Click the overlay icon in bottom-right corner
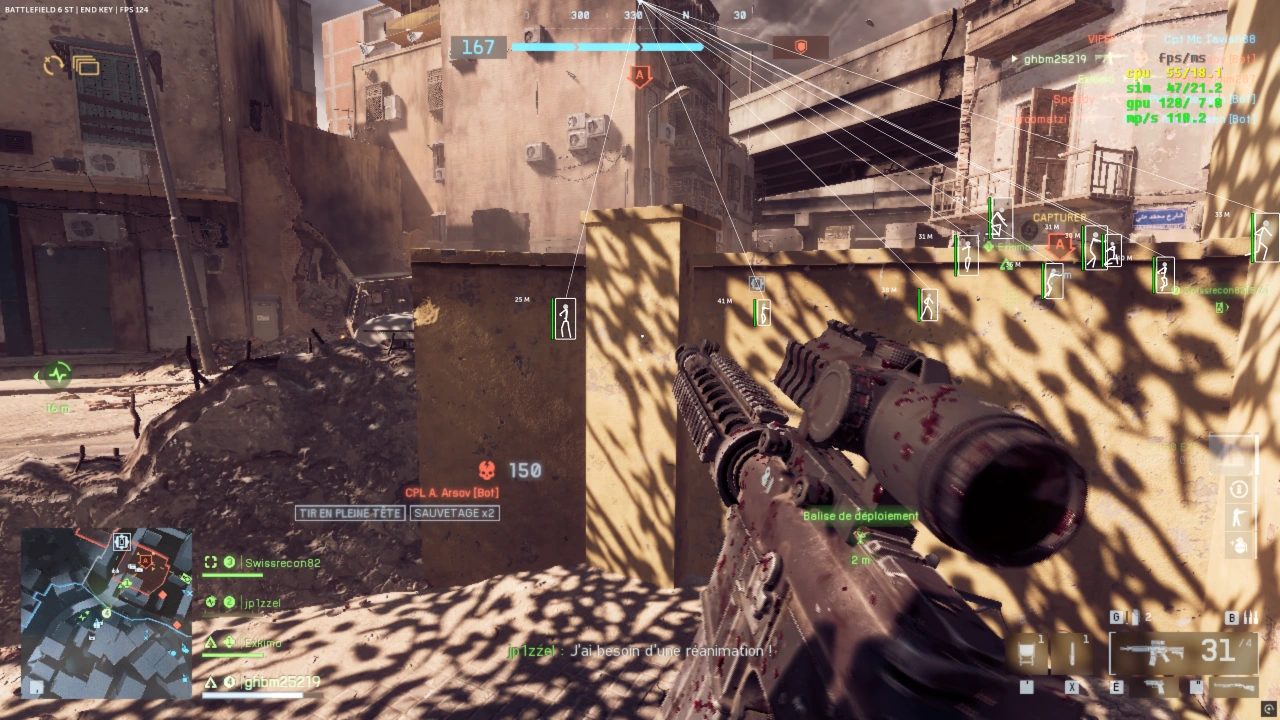1280x720 pixels. (1269, 709)
